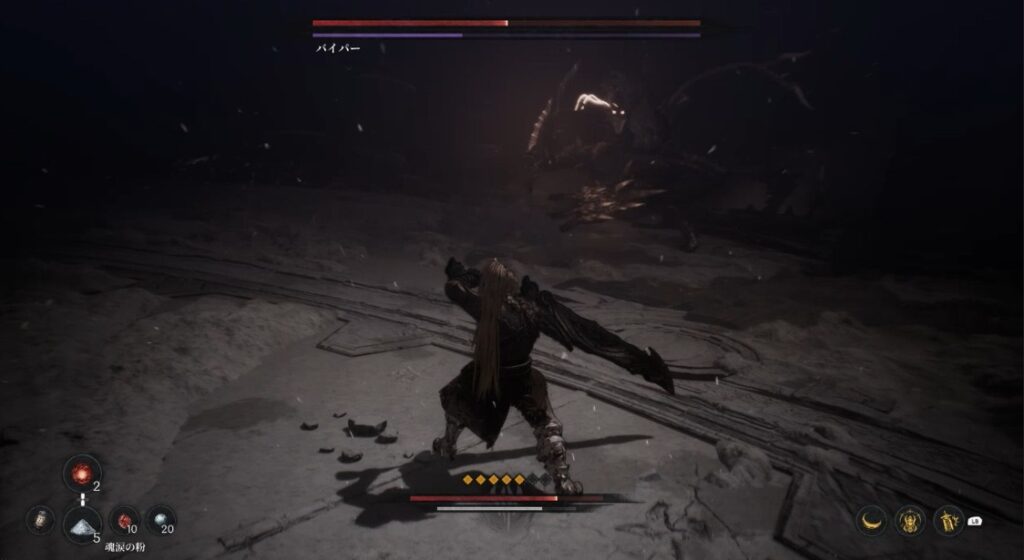Select the lantern item slot
Screen dimensions: 1024x560
[42, 520]
